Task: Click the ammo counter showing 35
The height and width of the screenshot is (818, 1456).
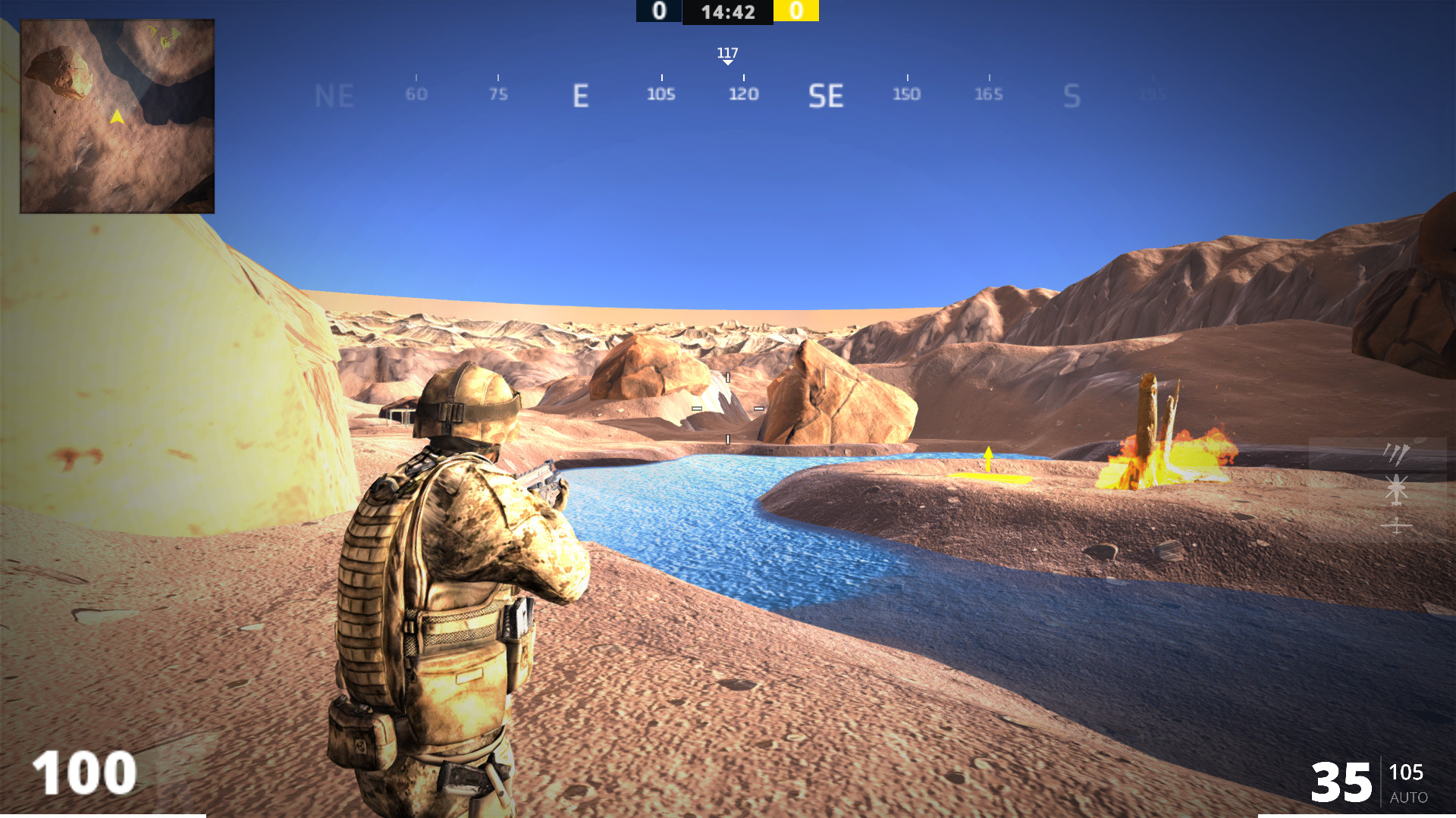Action: [x=1341, y=782]
